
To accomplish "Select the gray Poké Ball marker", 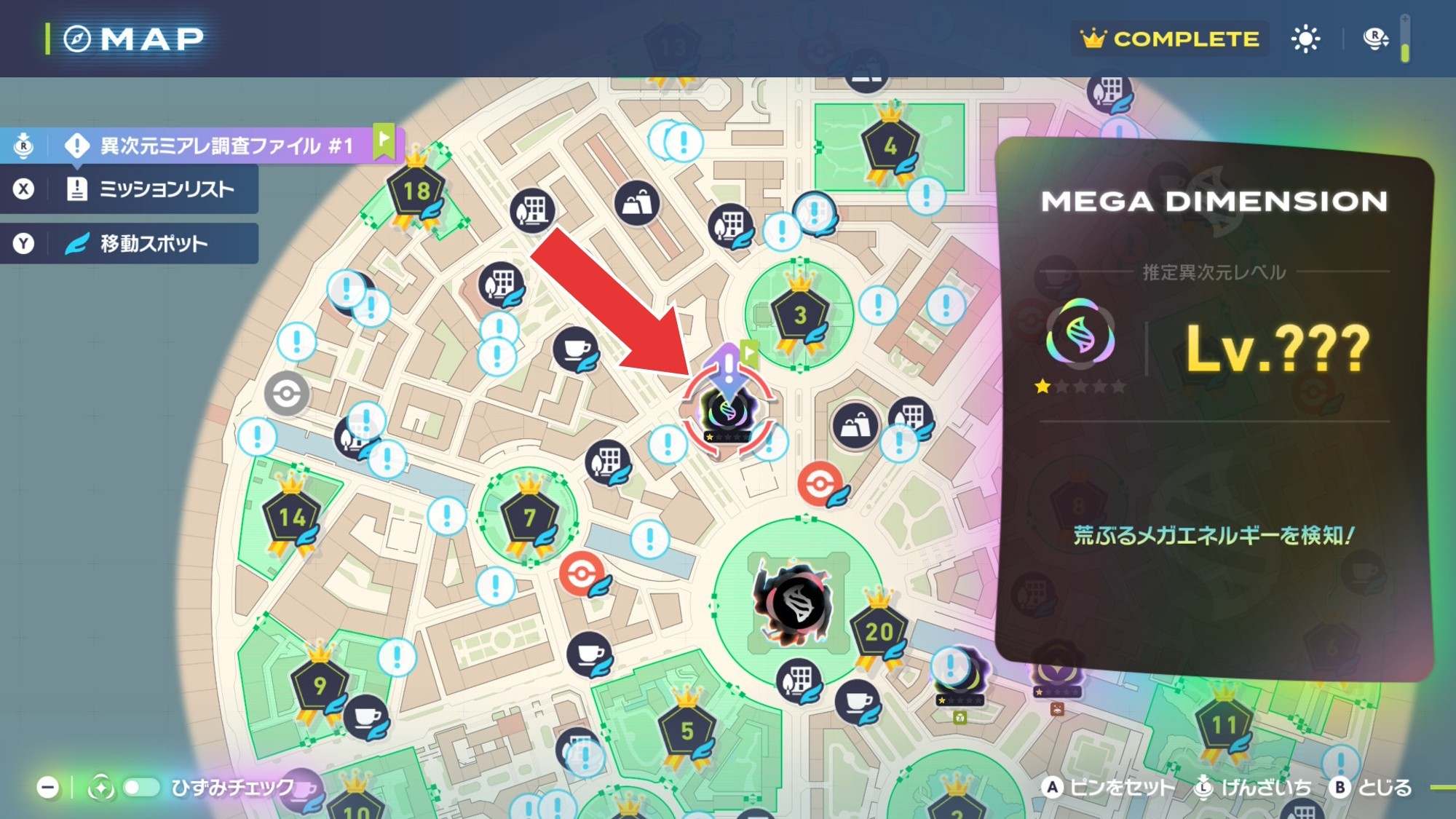I will (x=286, y=394).
